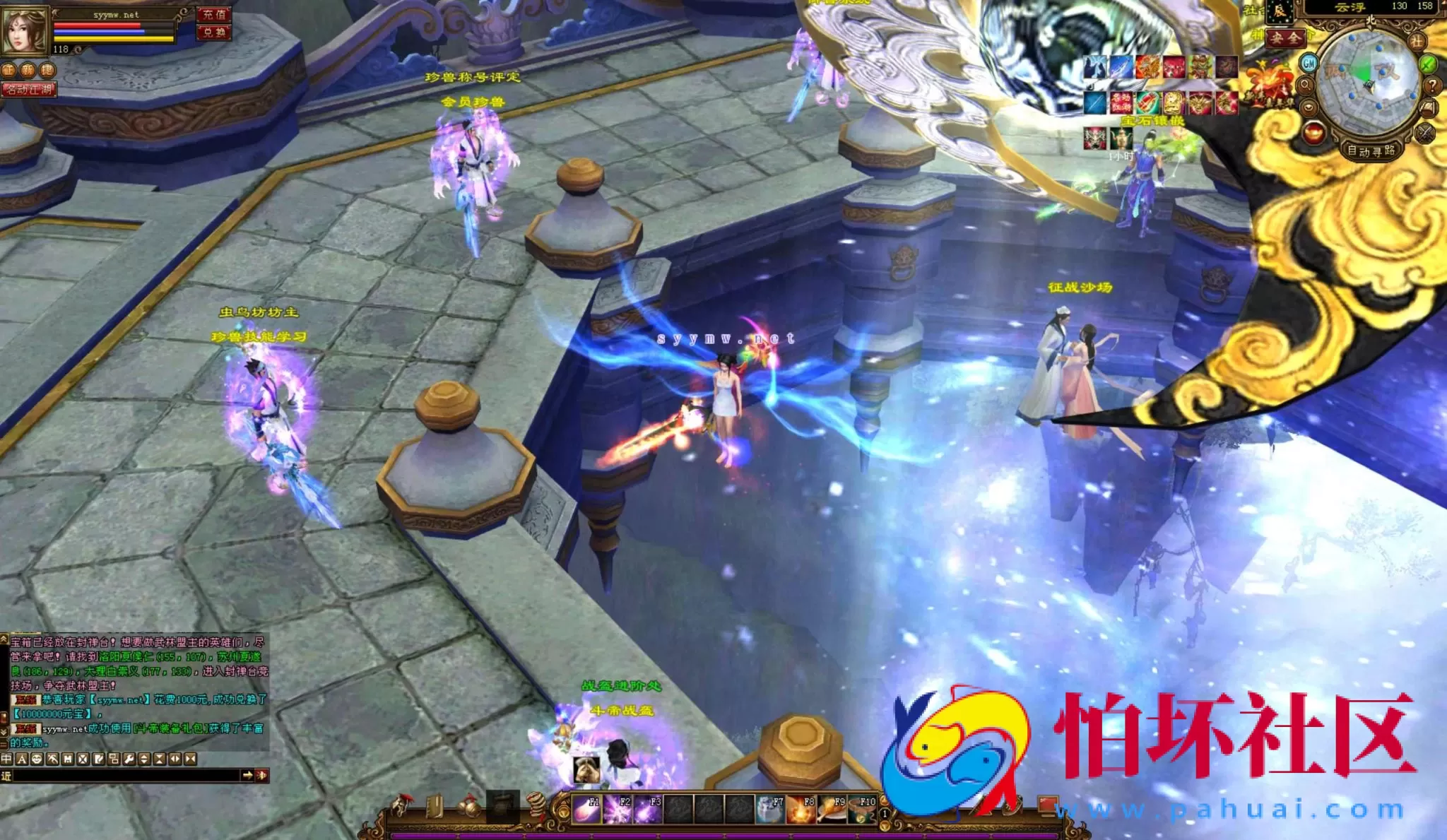The height and width of the screenshot is (840, 1447).
Task: Toggle the 甲 chat channel icon bottom-left
Action: (6, 758)
